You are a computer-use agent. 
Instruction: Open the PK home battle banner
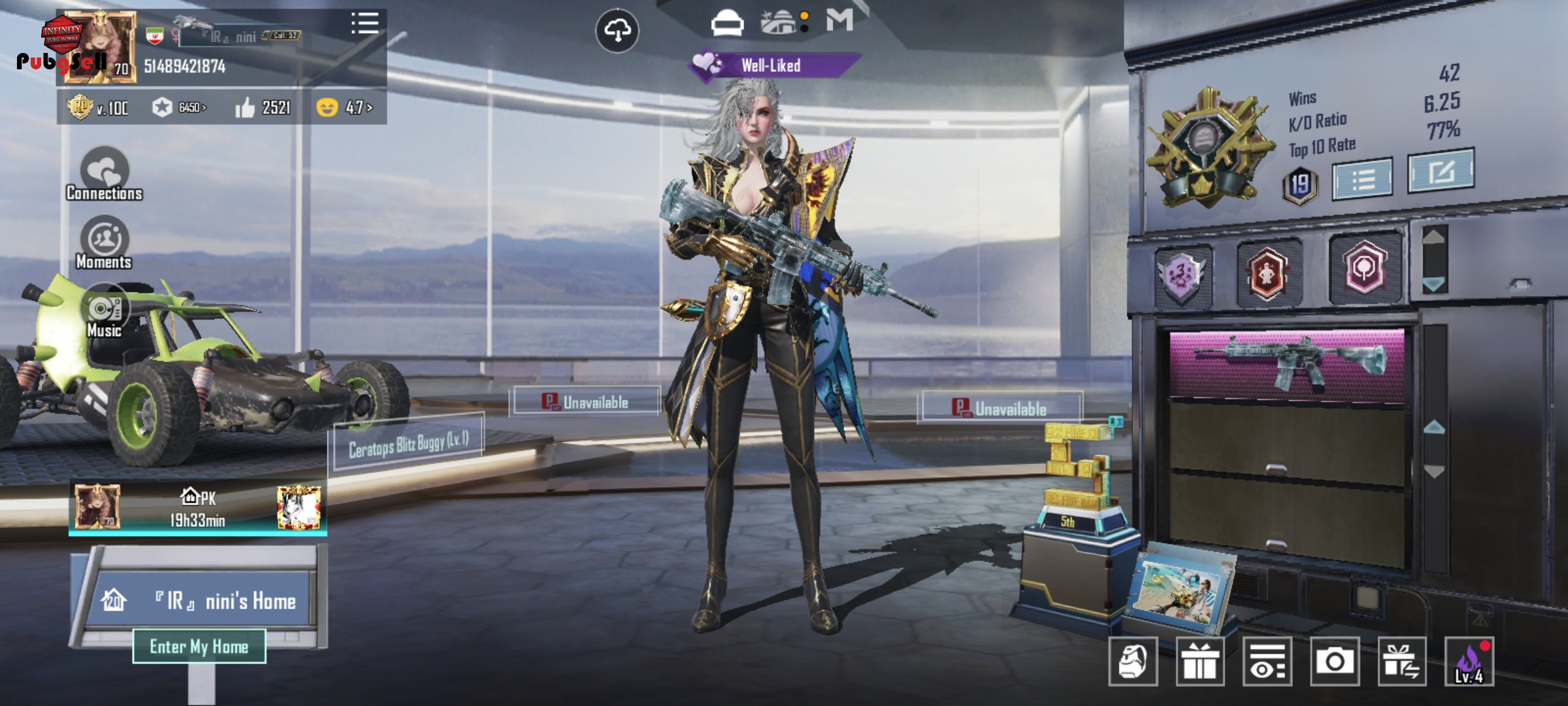(x=198, y=508)
